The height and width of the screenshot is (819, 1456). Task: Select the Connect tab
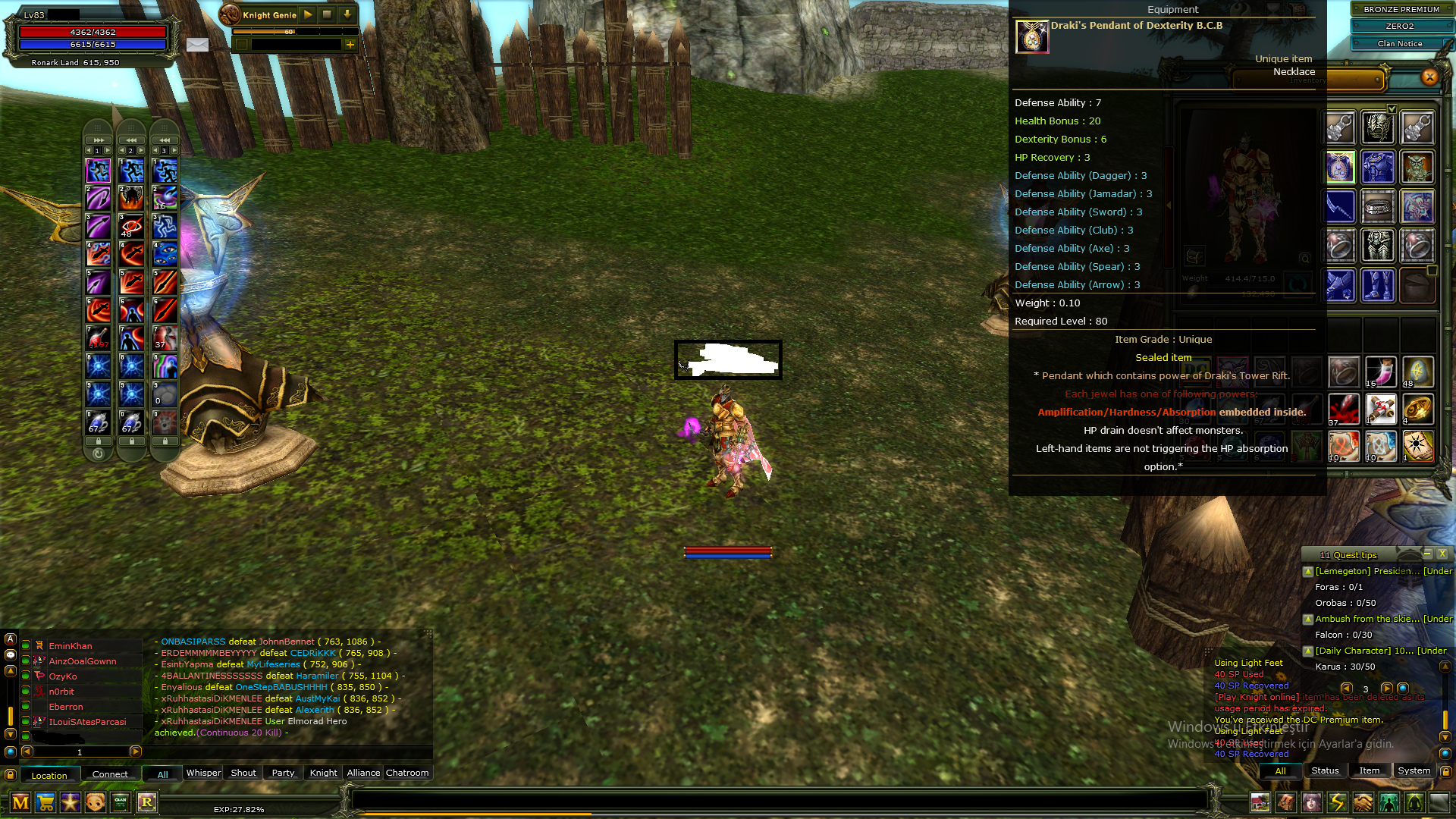(110, 774)
